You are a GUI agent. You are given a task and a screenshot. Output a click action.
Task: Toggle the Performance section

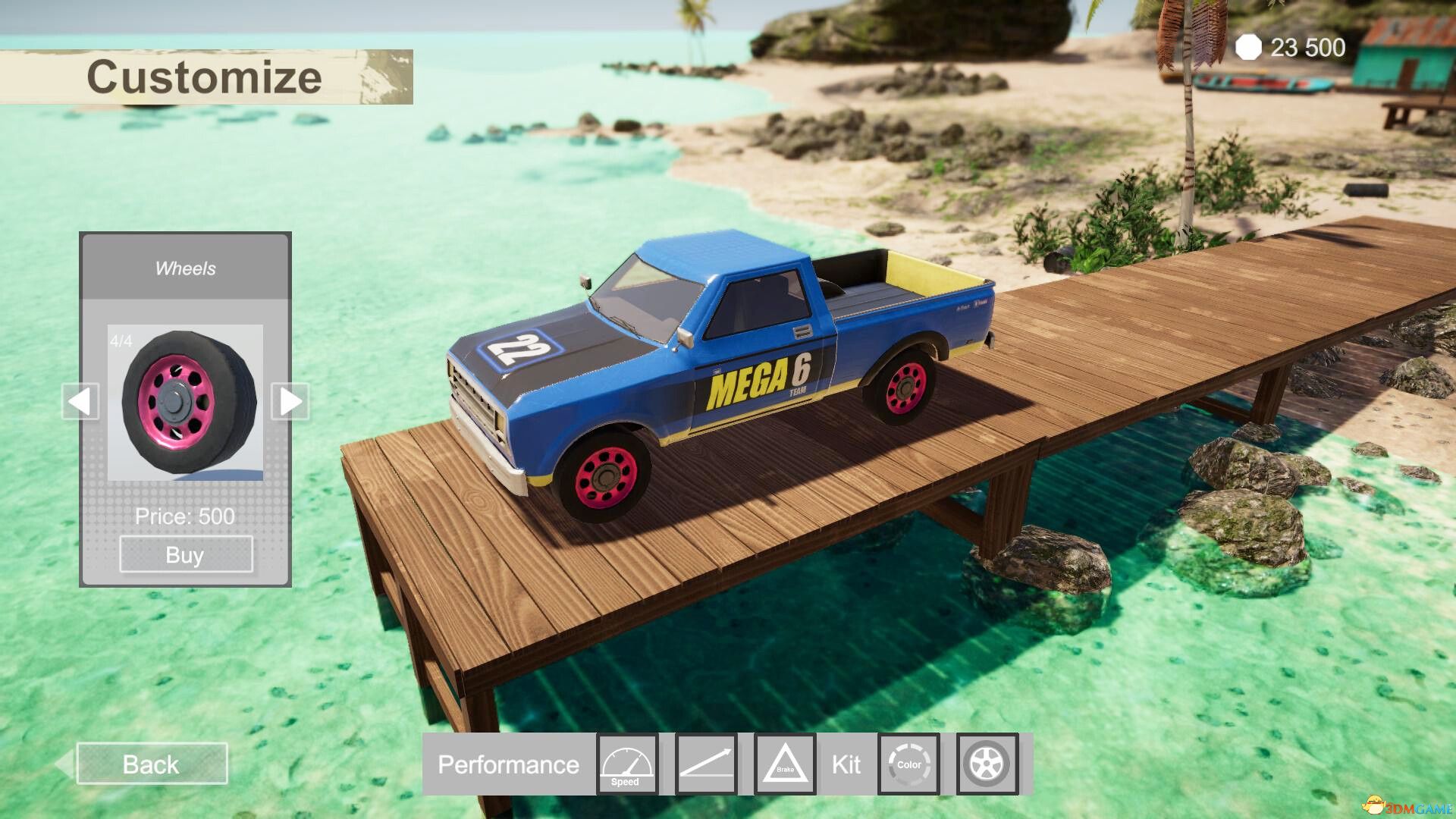(510, 764)
